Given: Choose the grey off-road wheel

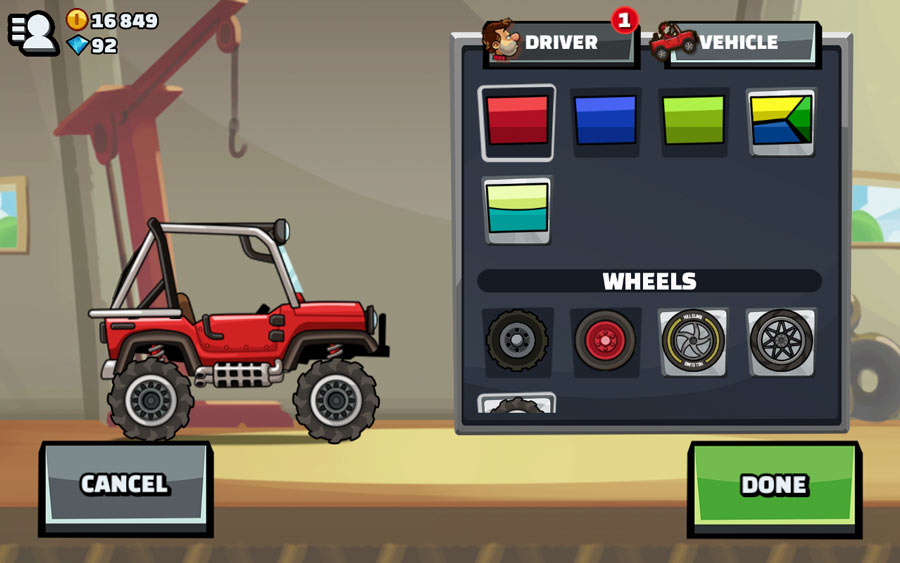Looking at the screenshot, I should pos(517,341).
